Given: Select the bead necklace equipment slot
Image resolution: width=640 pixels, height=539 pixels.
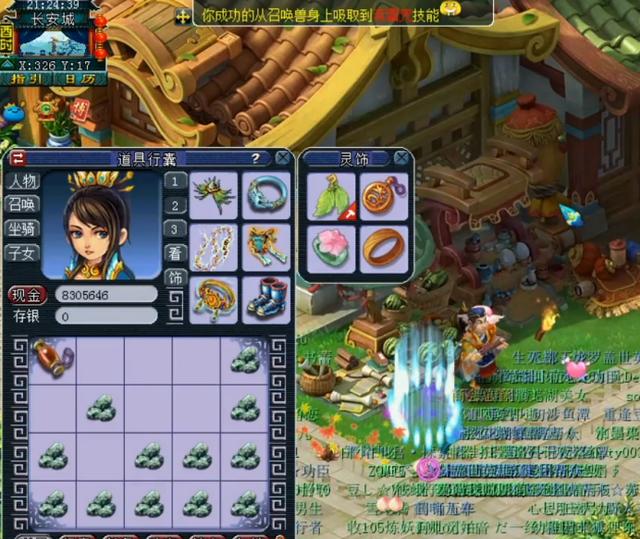Looking at the screenshot, I should [x=214, y=246].
